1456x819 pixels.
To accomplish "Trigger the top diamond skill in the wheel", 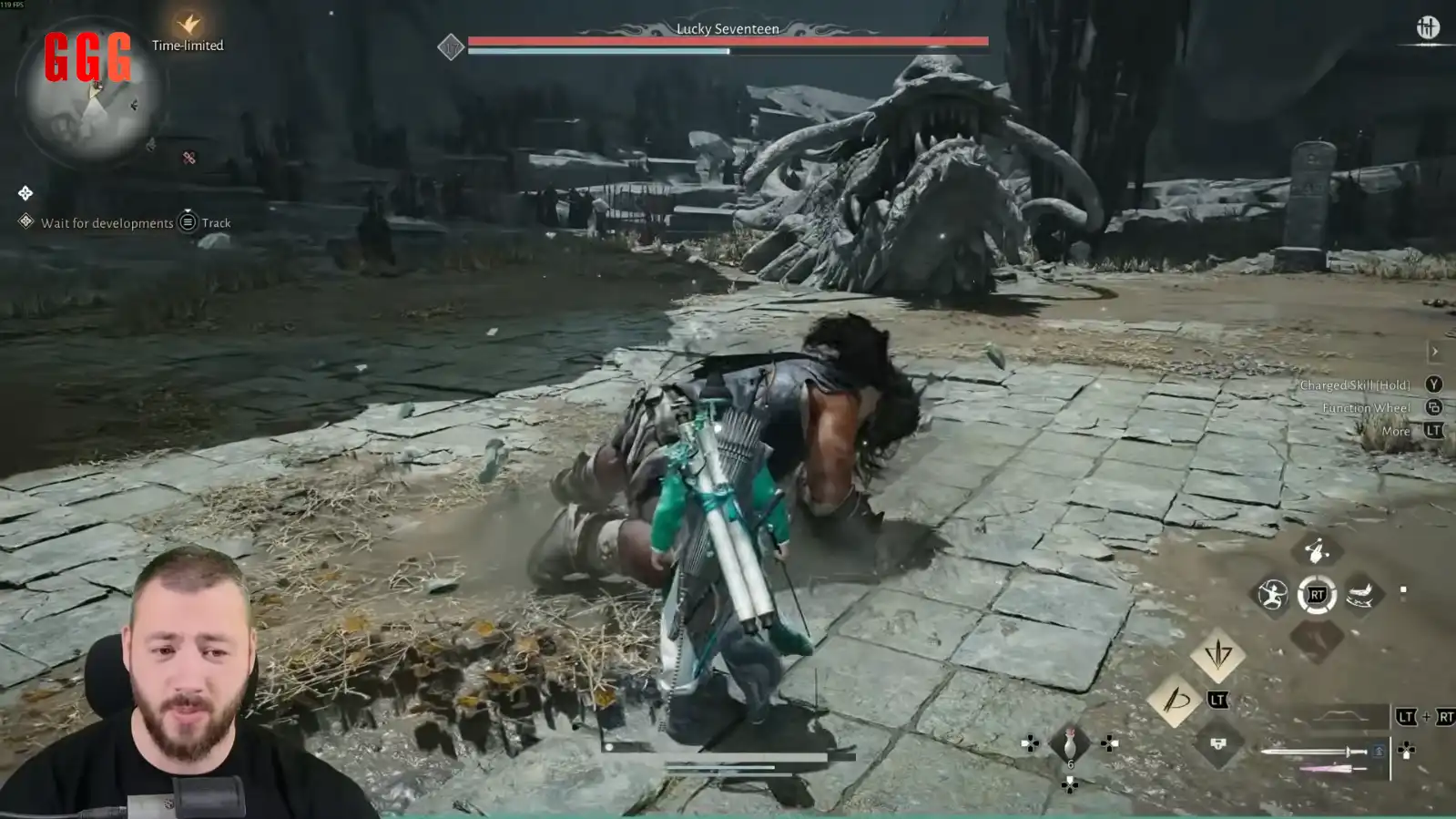I will 1316,550.
